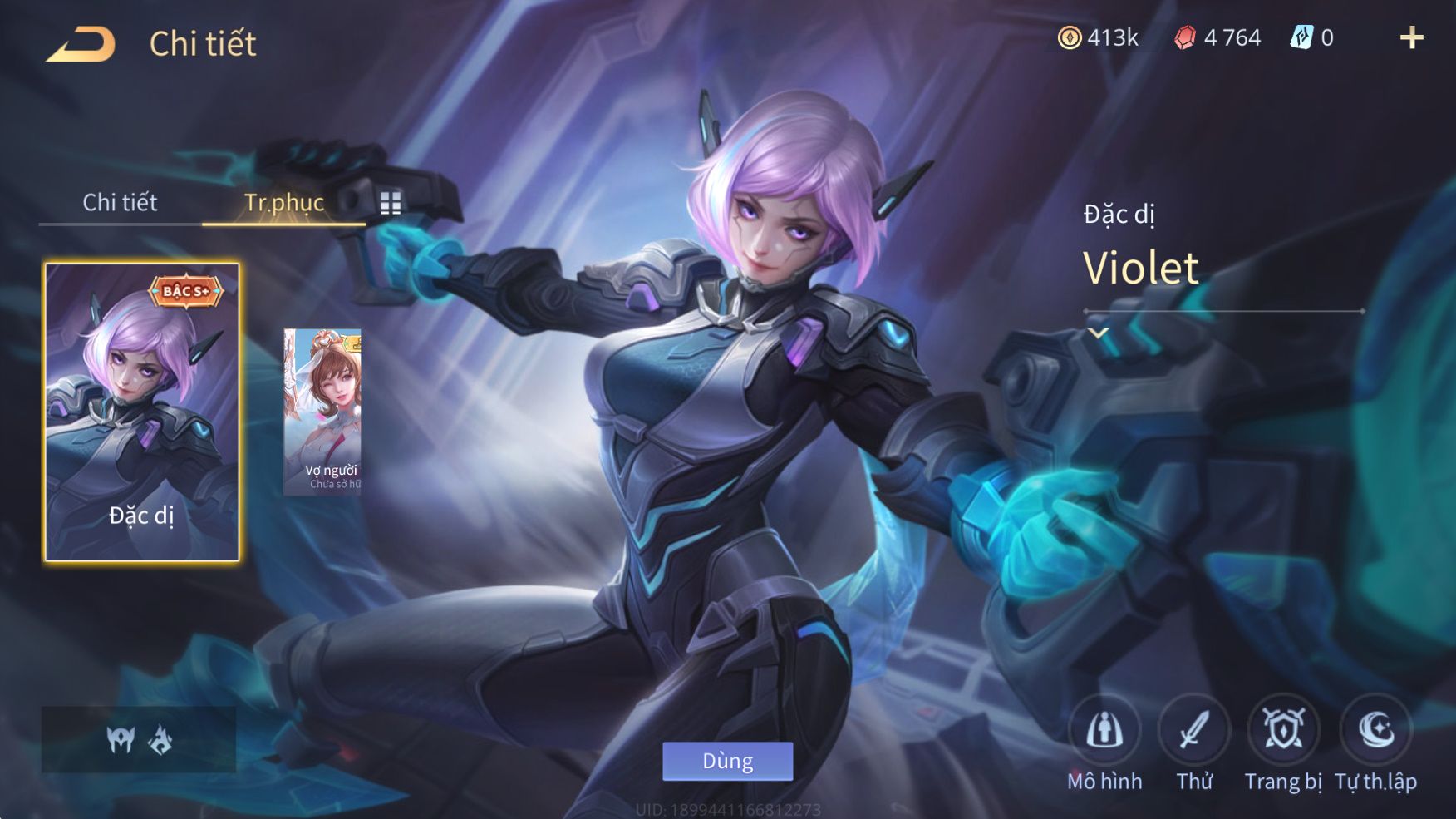Click the Dùng button
1456x819 pixels.
tap(727, 761)
